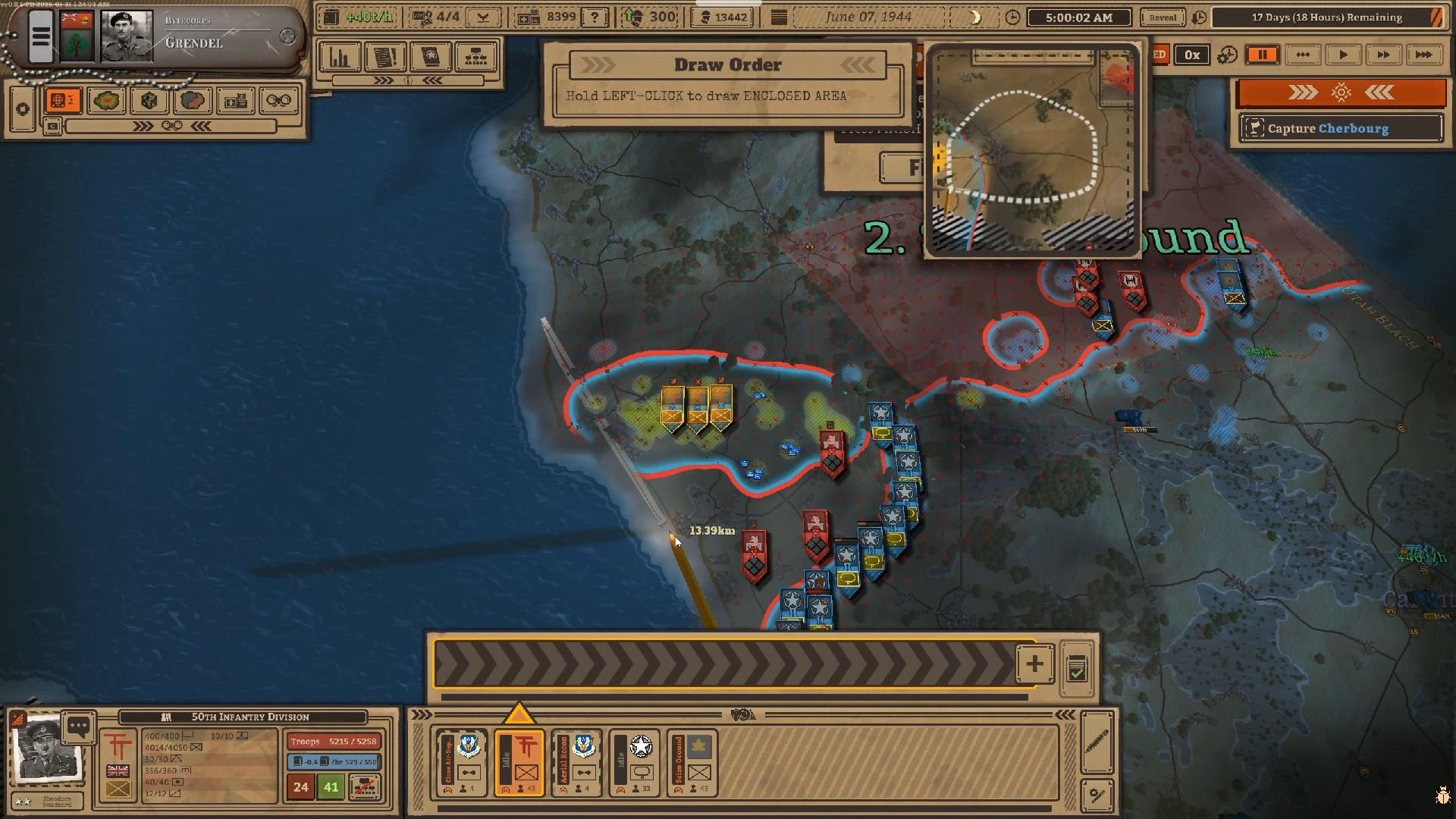The image size is (1456, 819).
Task: Add a new order with the plus button
Action: pos(1034,664)
